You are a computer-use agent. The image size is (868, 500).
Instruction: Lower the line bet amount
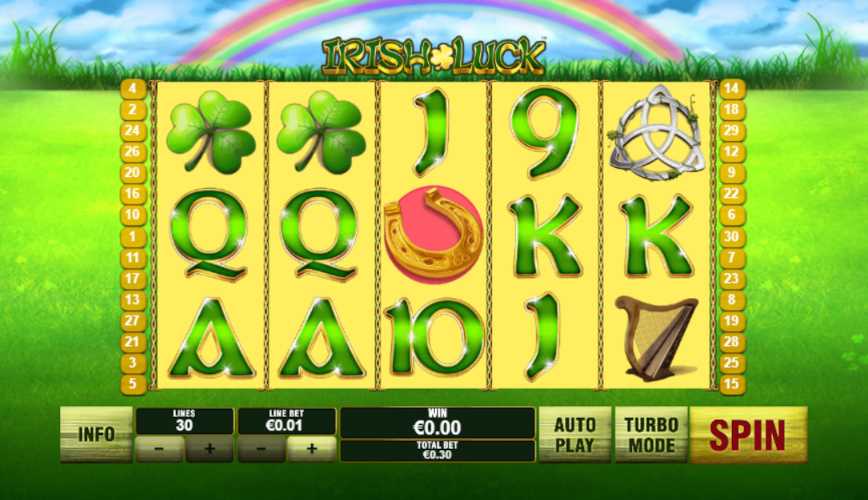tap(261, 449)
